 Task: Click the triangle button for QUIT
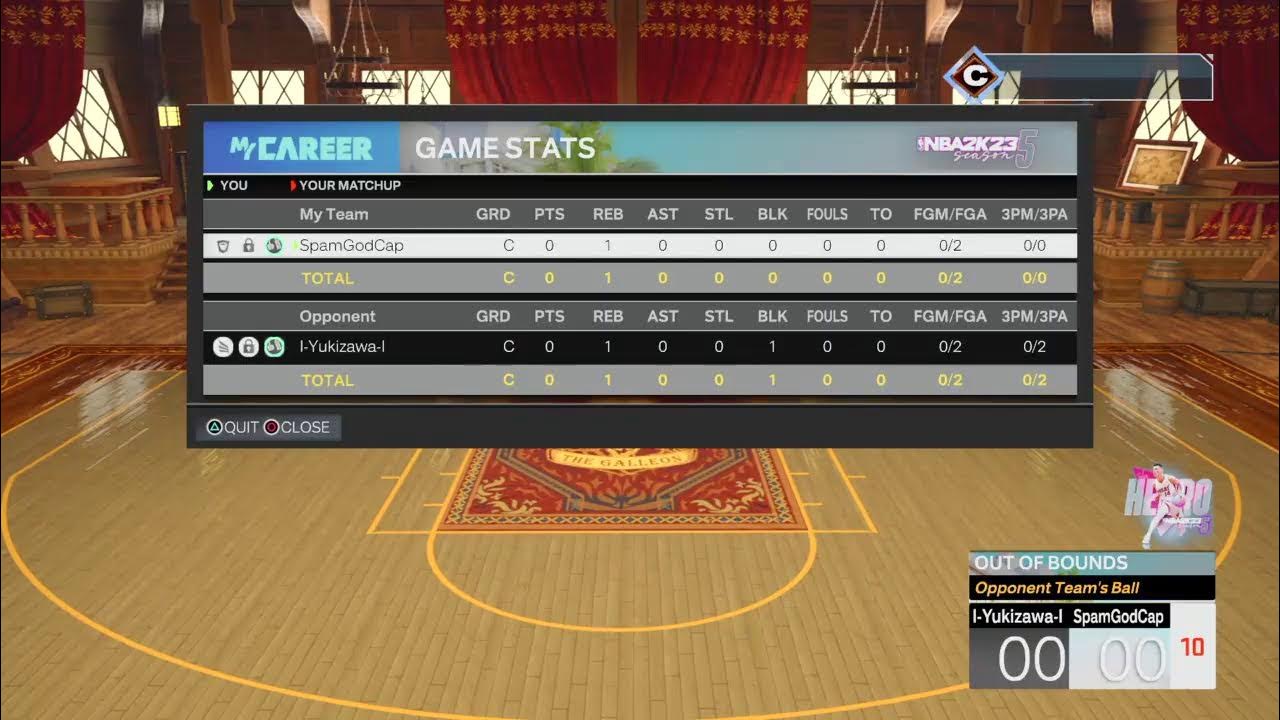click(x=213, y=427)
